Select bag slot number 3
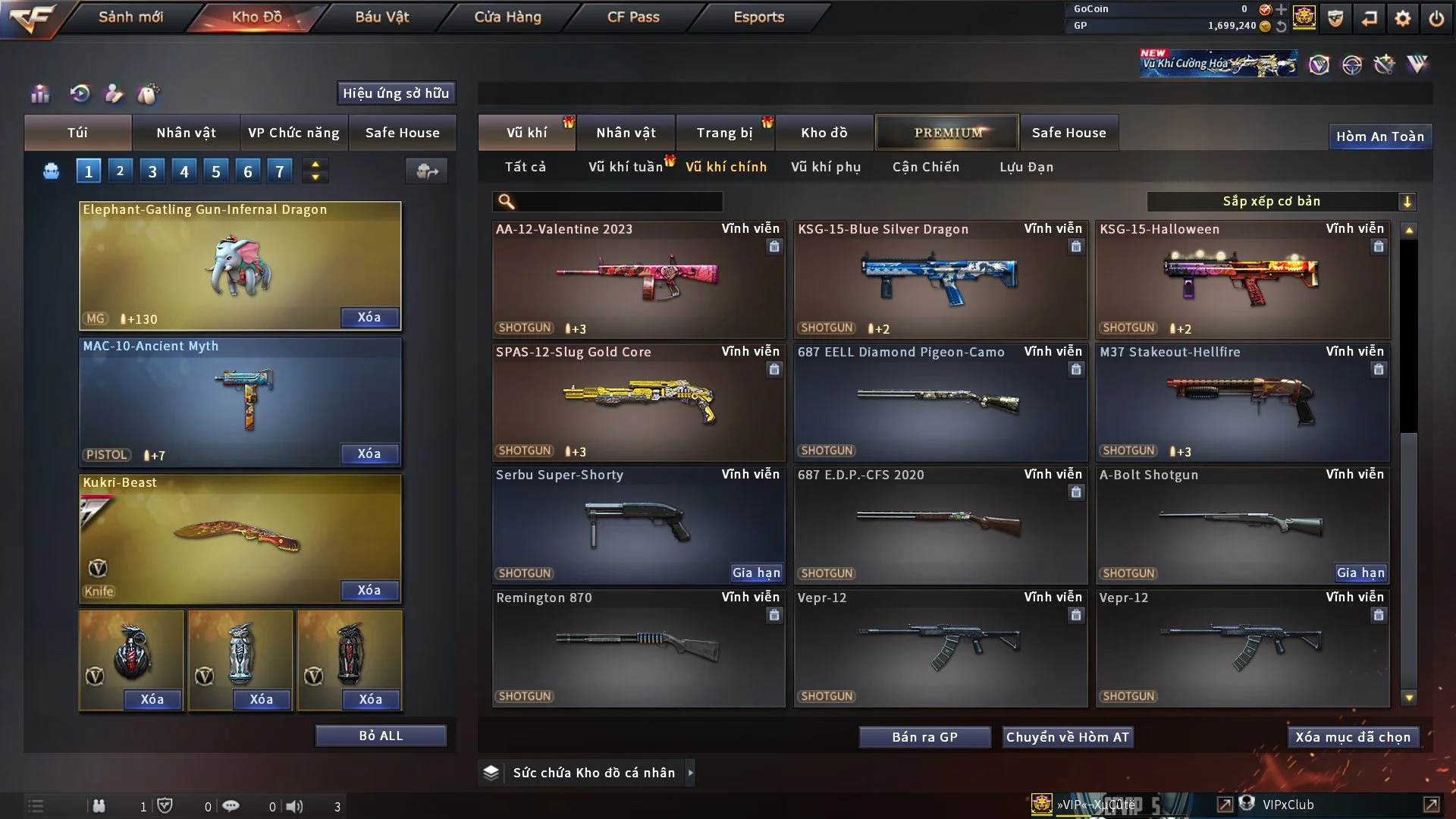The height and width of the screenshot is (819, 1456). [x=152, y=171]
